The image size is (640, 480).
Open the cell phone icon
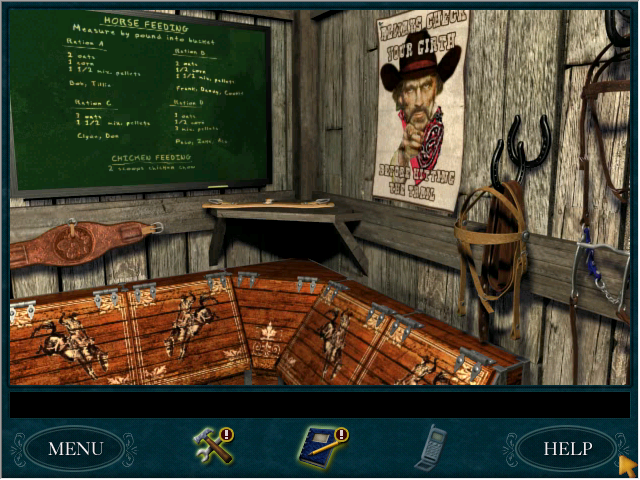430,446
